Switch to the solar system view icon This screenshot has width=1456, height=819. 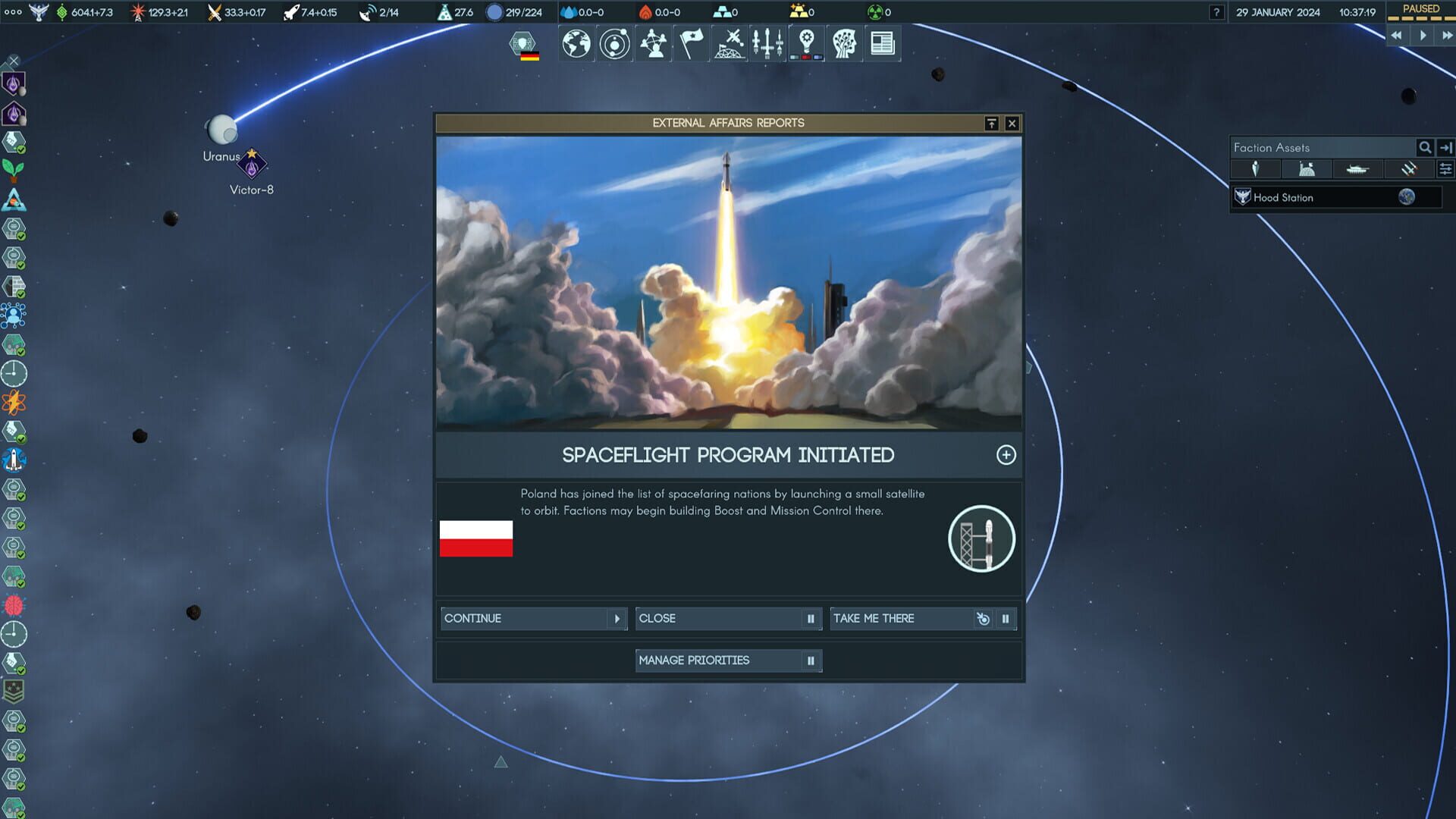click(x=614, y=43)
